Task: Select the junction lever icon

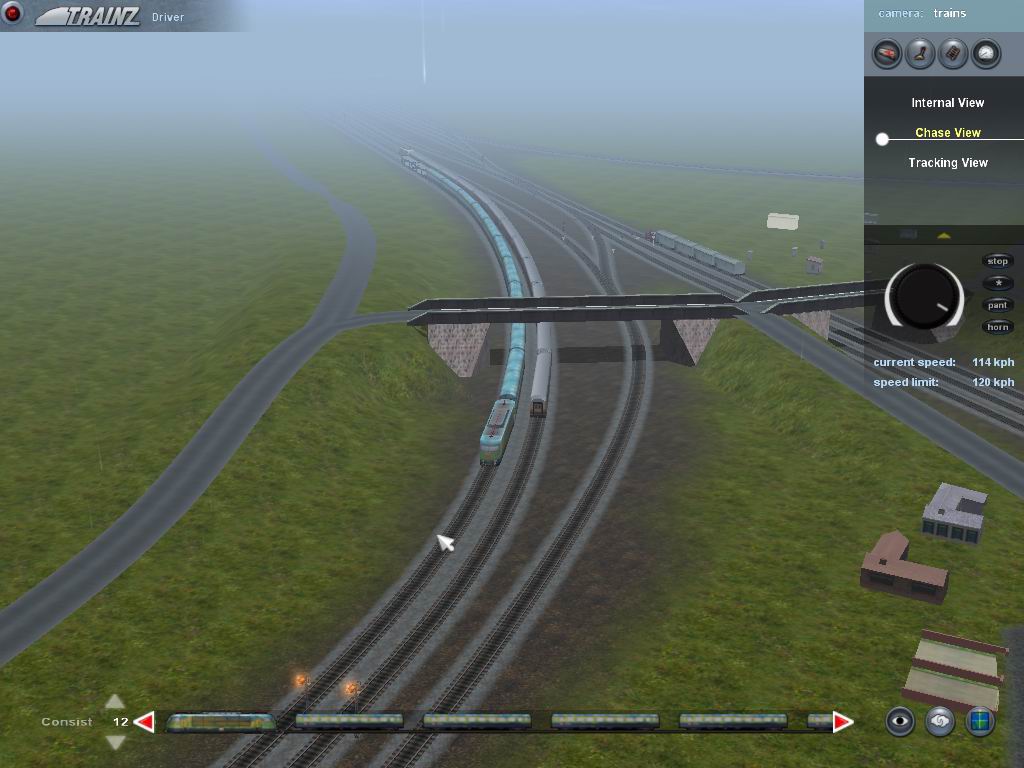Action: click(920, 53)
